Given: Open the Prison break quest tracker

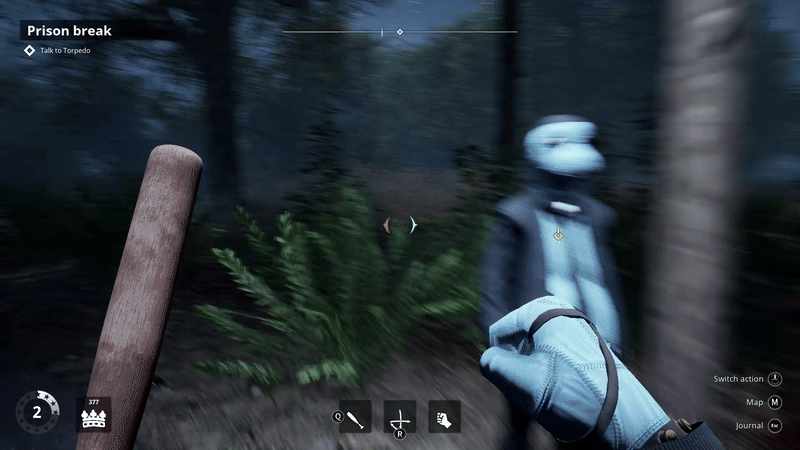Looking at the screenshot, I should pos(70,30).
